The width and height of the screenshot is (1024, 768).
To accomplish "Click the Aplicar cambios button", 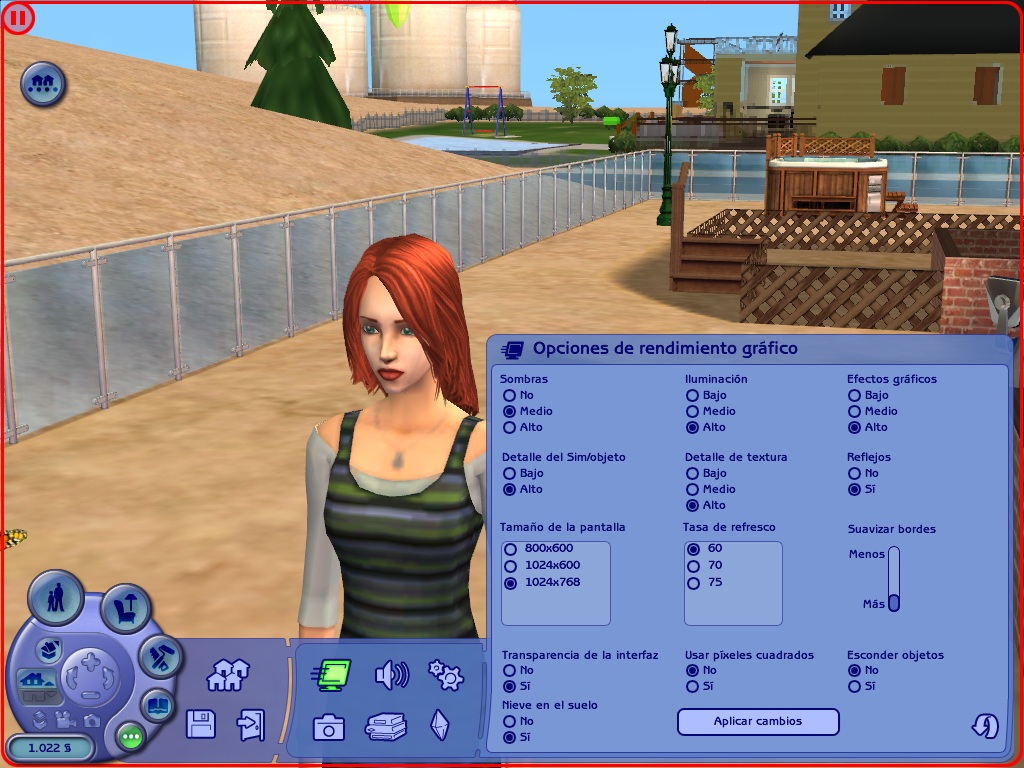I will (x=758, y=721).
